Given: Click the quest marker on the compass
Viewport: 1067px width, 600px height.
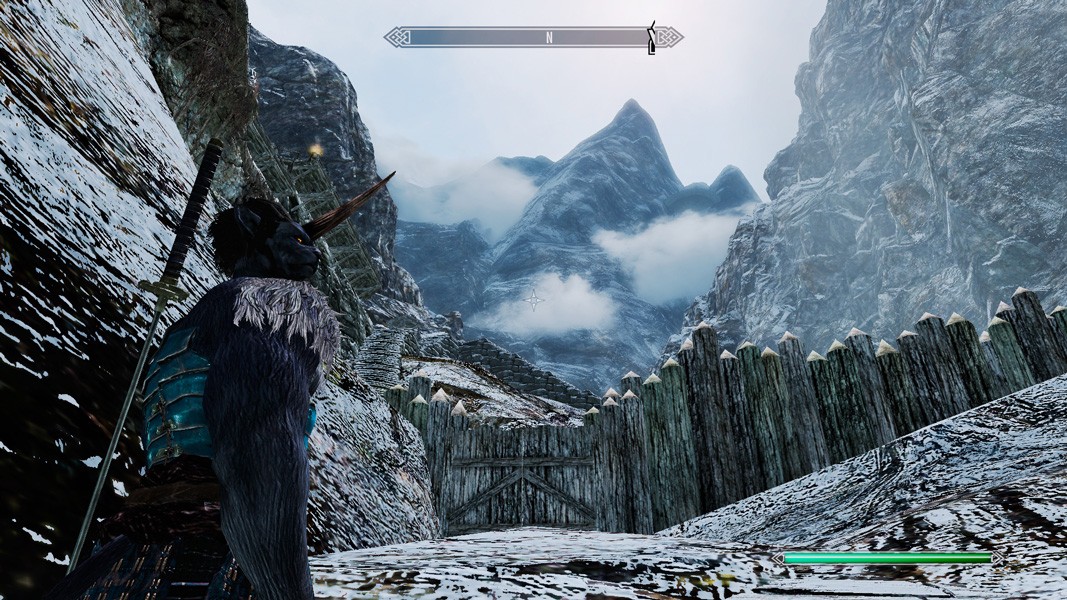Looking at the screenshot, I should [652, 37].
